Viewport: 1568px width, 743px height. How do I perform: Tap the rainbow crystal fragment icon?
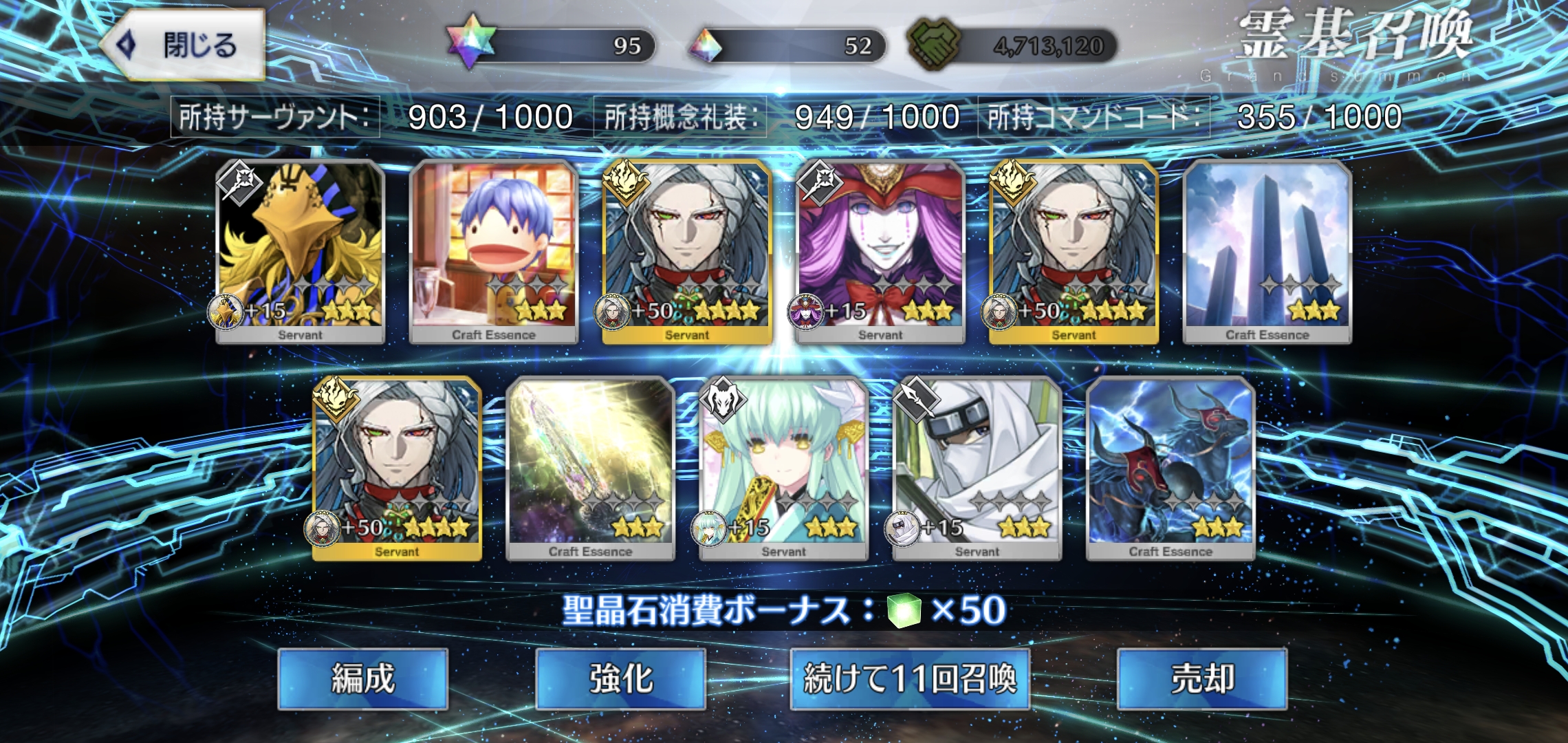coord(706,46)
